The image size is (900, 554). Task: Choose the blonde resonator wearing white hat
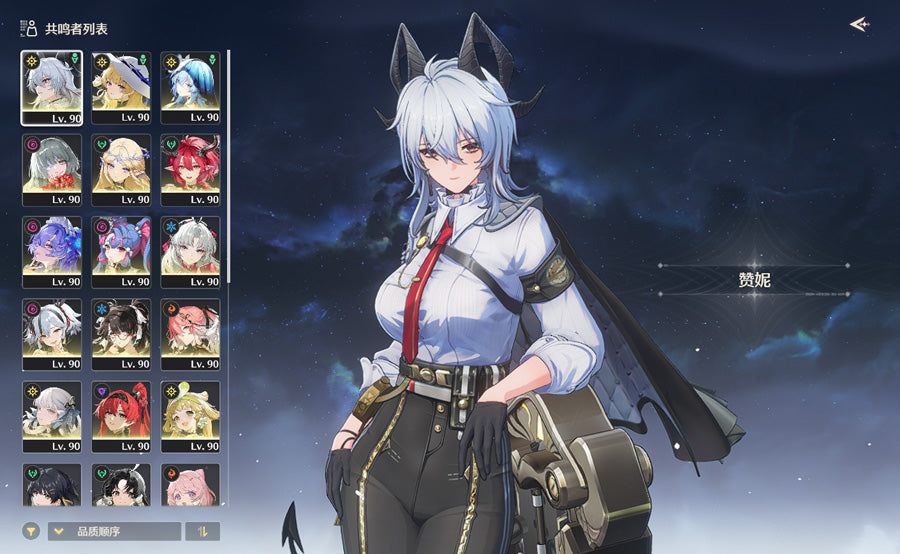pos(121,88)
